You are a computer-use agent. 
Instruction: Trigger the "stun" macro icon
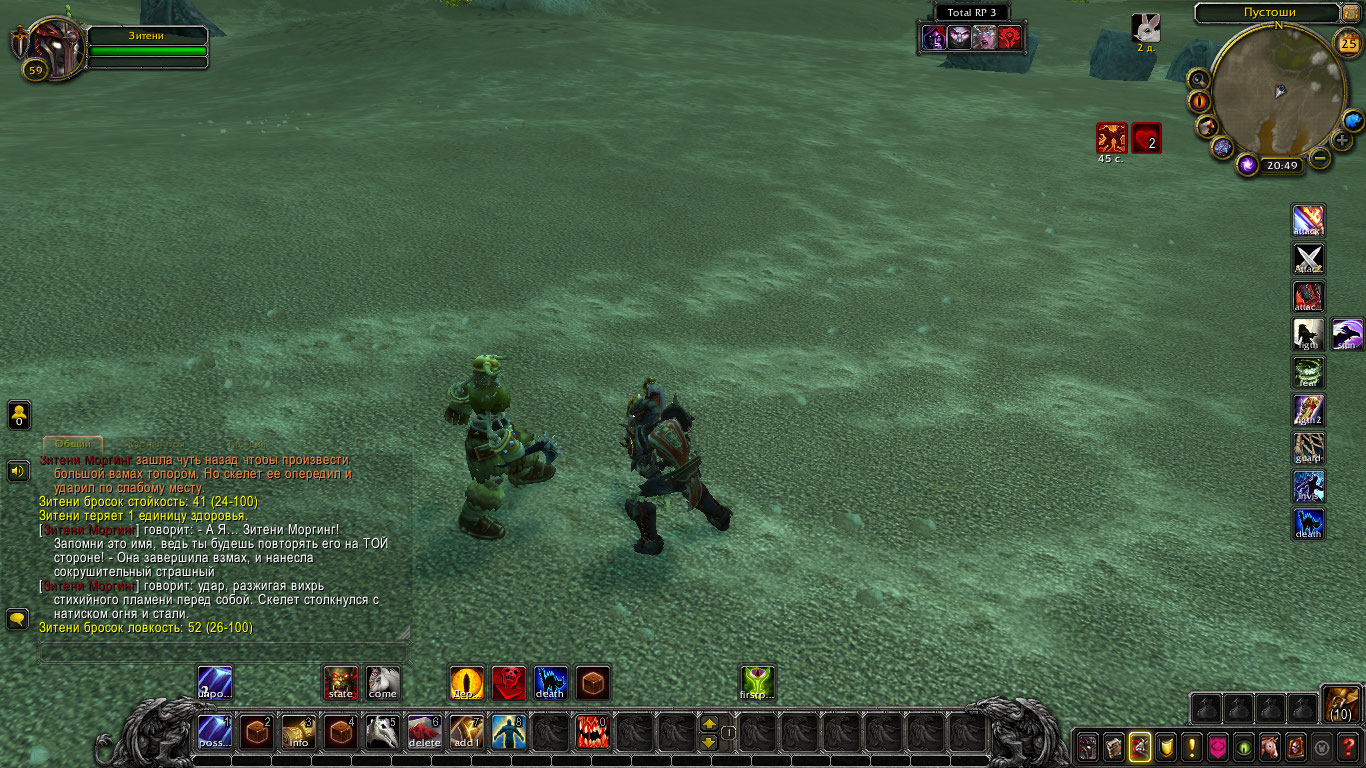pyautogui.click(x=1347, y=335)
